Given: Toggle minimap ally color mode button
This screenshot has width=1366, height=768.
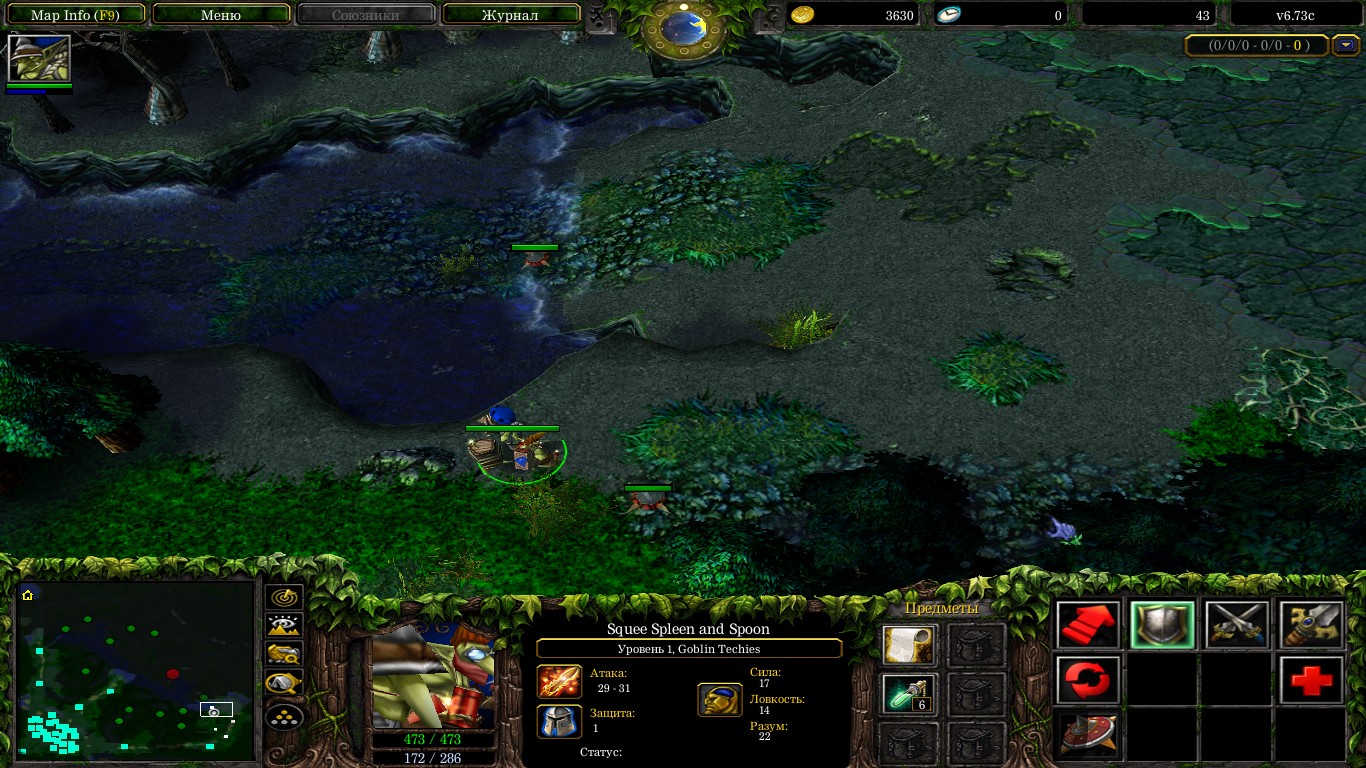Looking at the screenshot, I should [285, 655].
